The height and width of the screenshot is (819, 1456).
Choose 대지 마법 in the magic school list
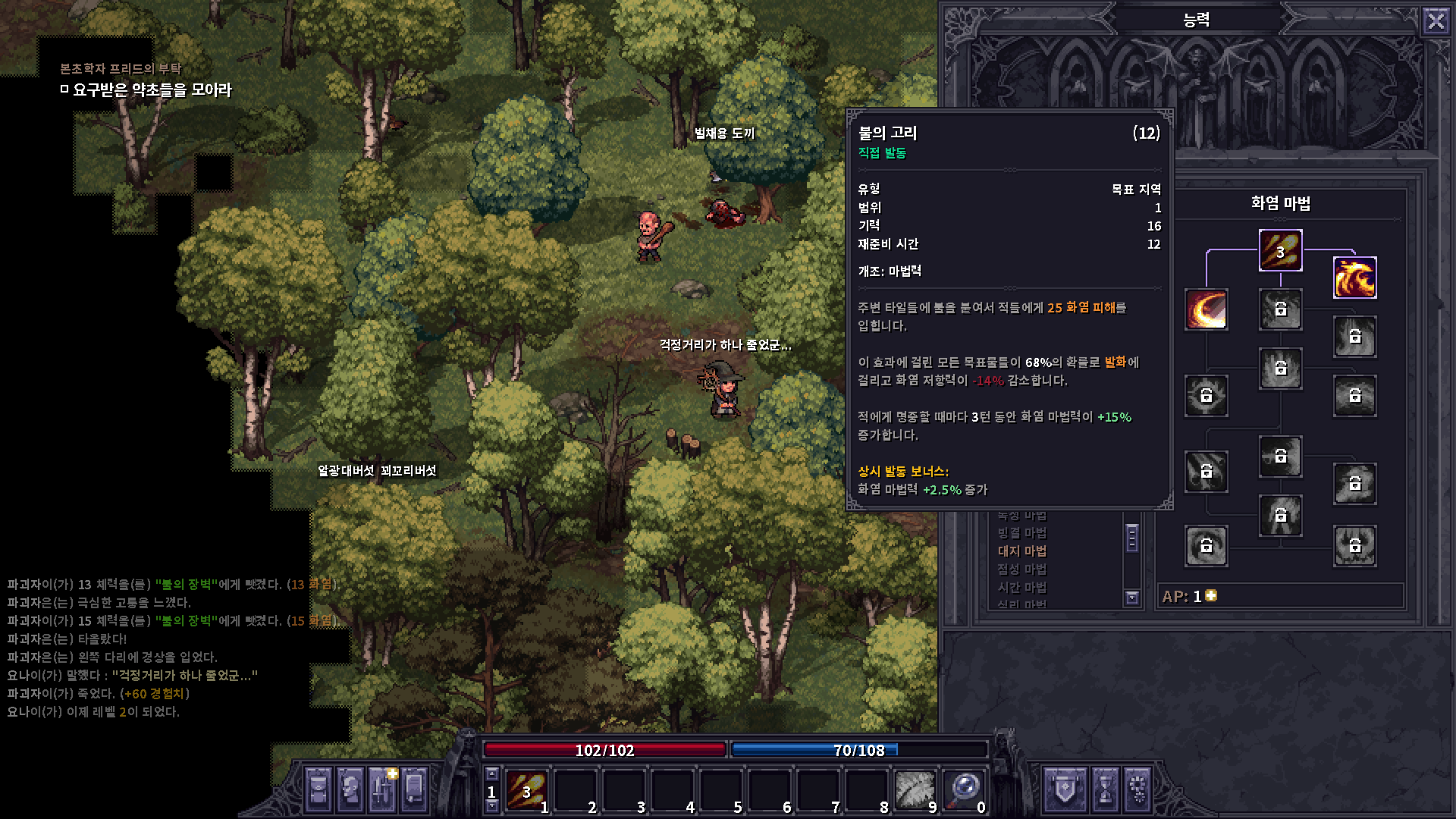pyautogui.click(x=1021, y=551)
